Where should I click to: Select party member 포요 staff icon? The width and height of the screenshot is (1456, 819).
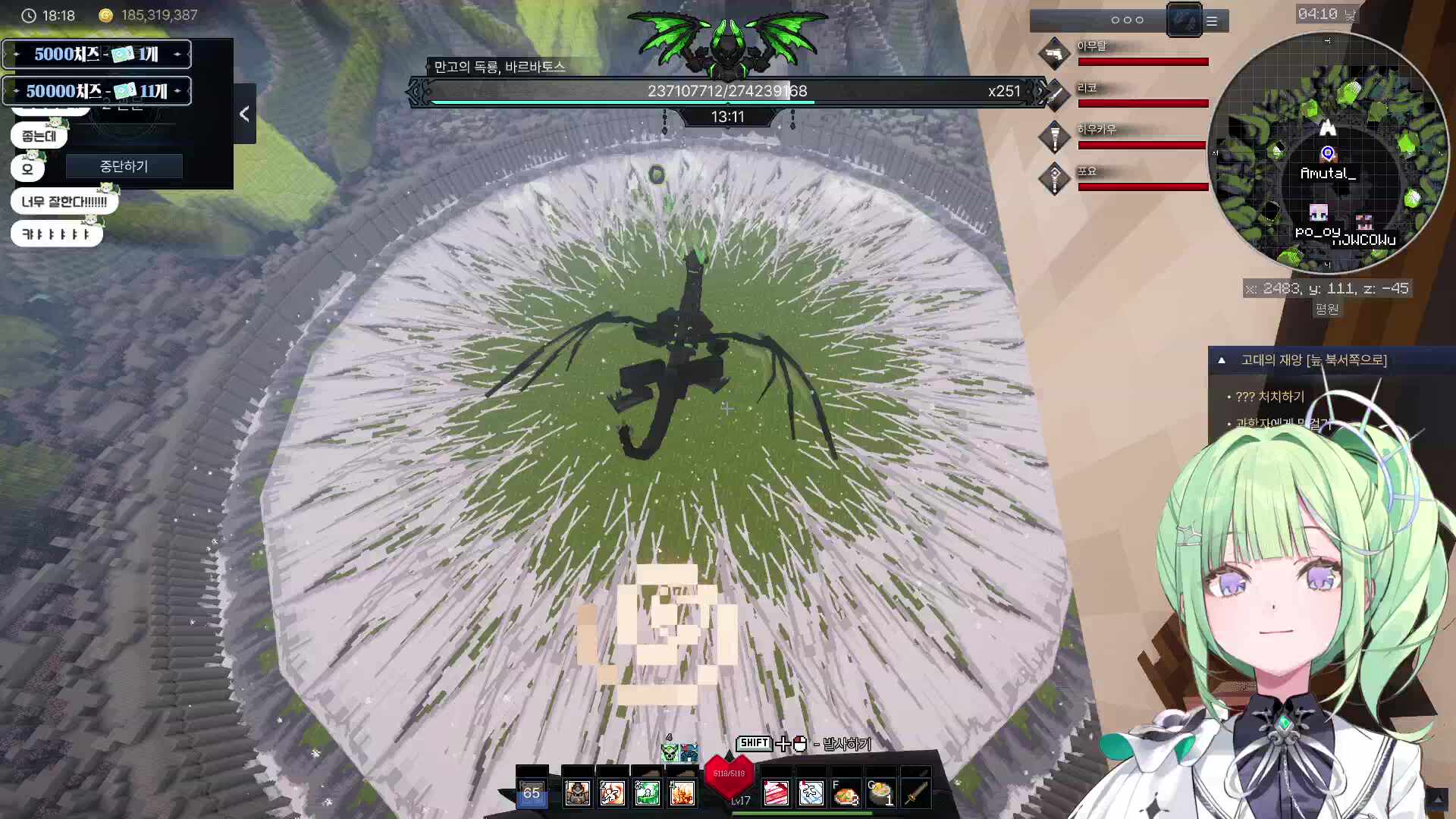click(1054, 179)
